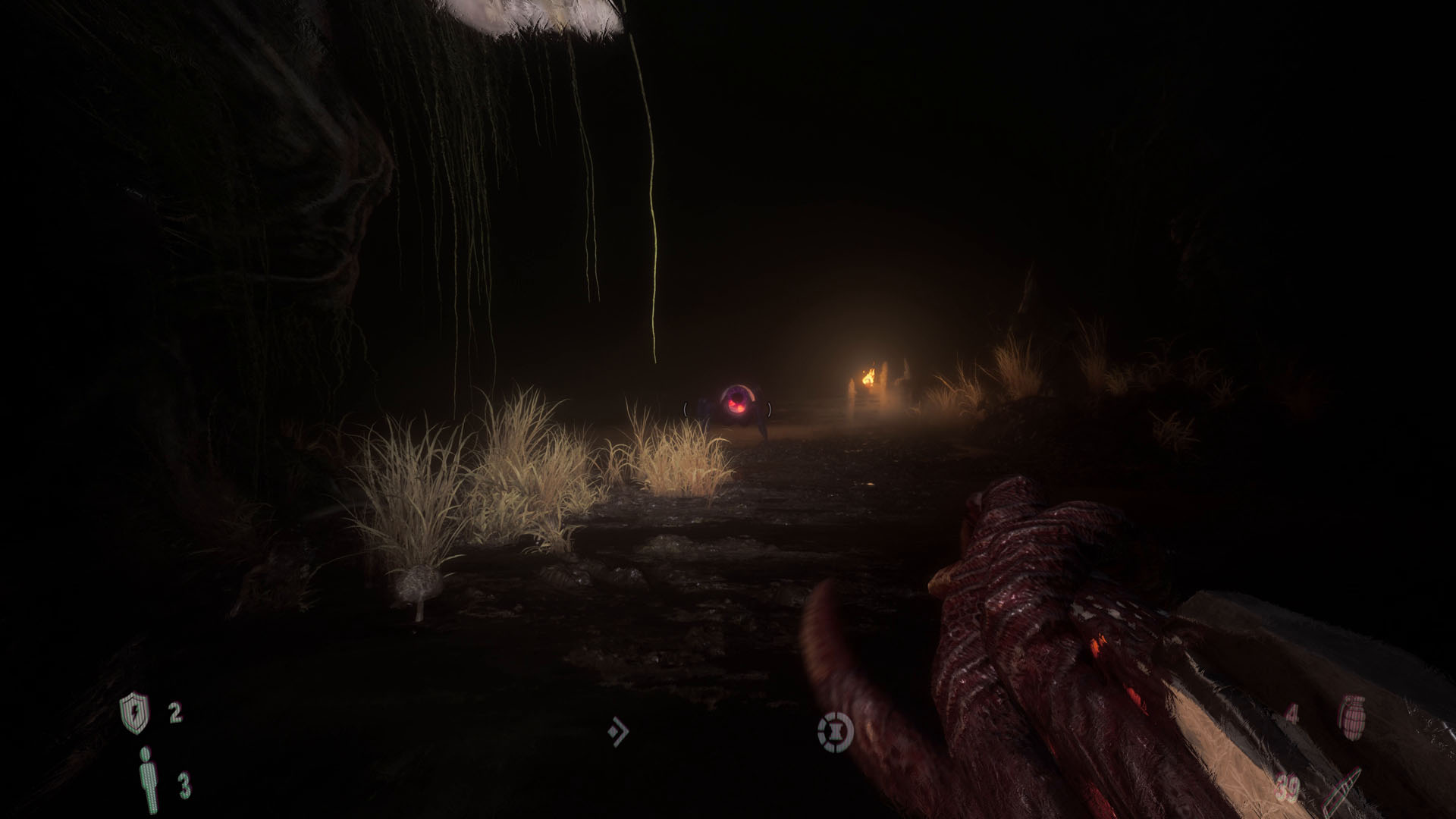
Task: Click the lightning bolt inside the shield icon
Action: [136, 713]
